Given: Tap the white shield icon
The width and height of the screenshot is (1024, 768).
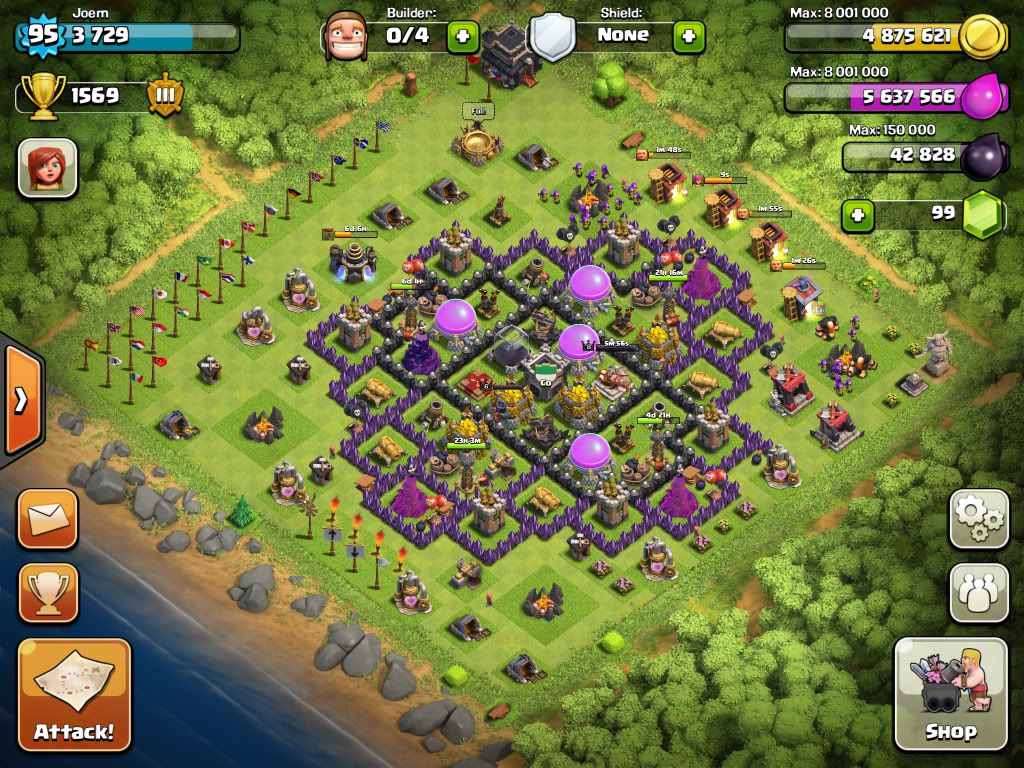Looking at the screenshot, I should click(552, 37).
